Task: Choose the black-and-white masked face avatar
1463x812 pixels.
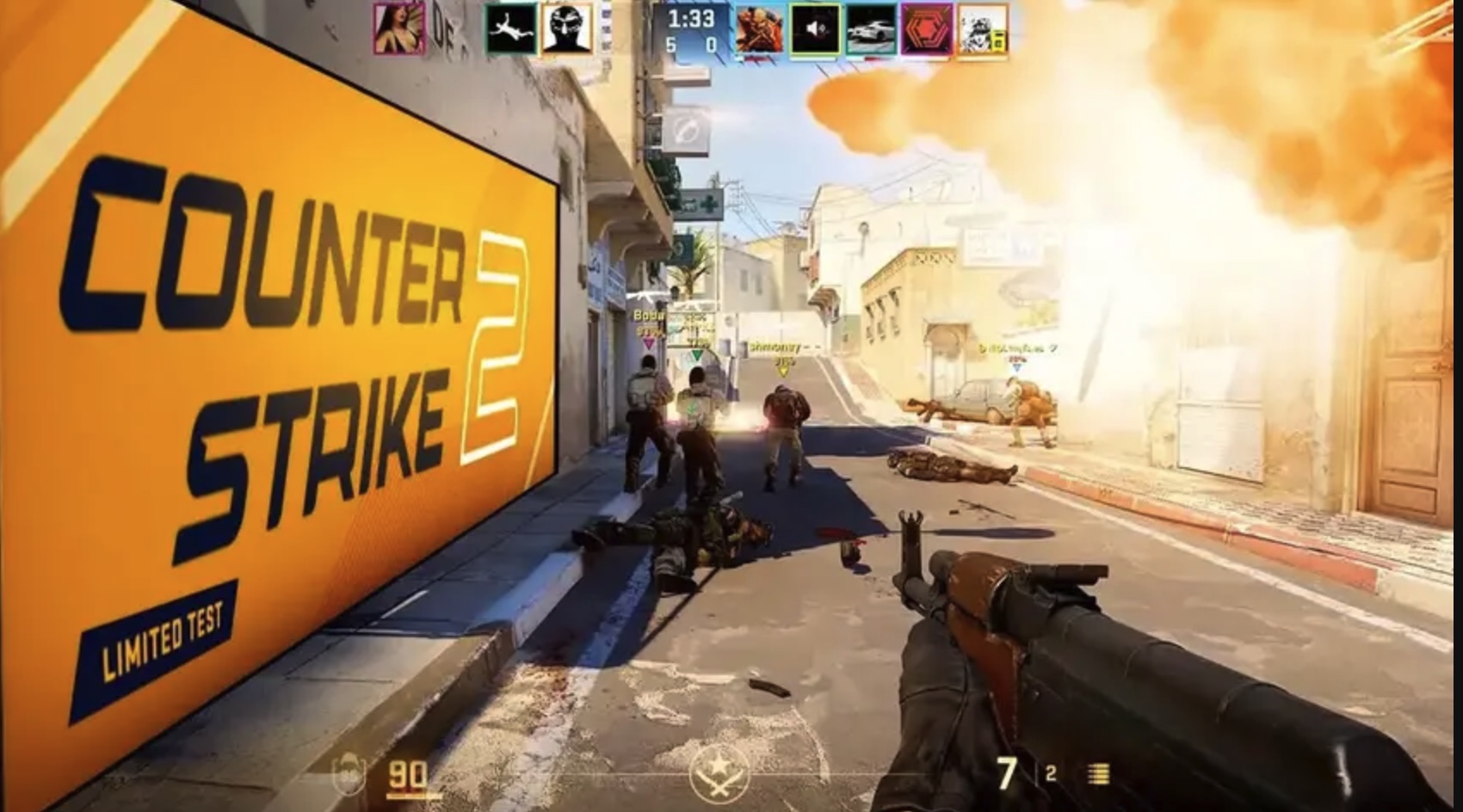Action: pyautogui.click(x=567, y=28)
